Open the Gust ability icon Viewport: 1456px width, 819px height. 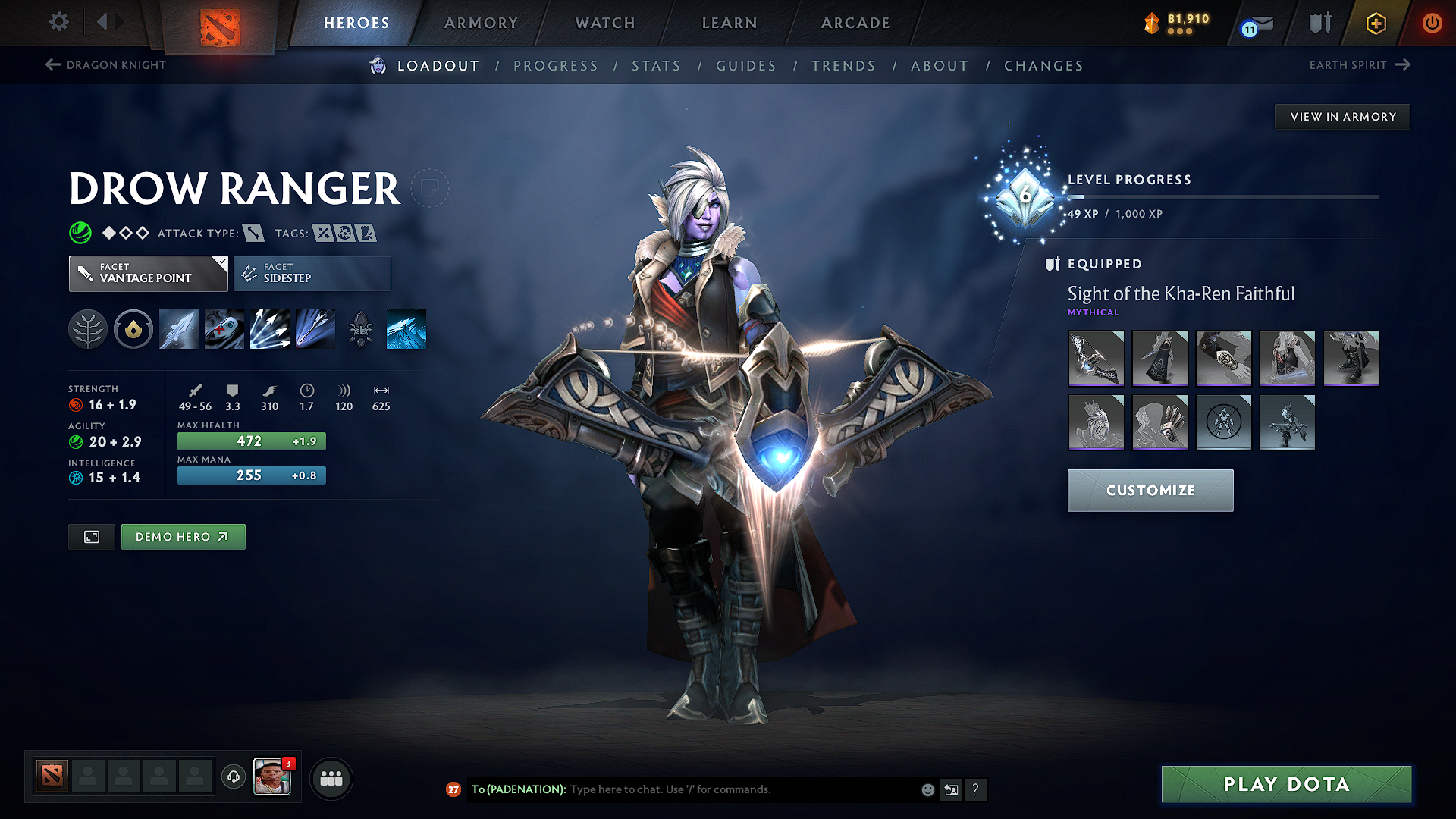point(224,328)
